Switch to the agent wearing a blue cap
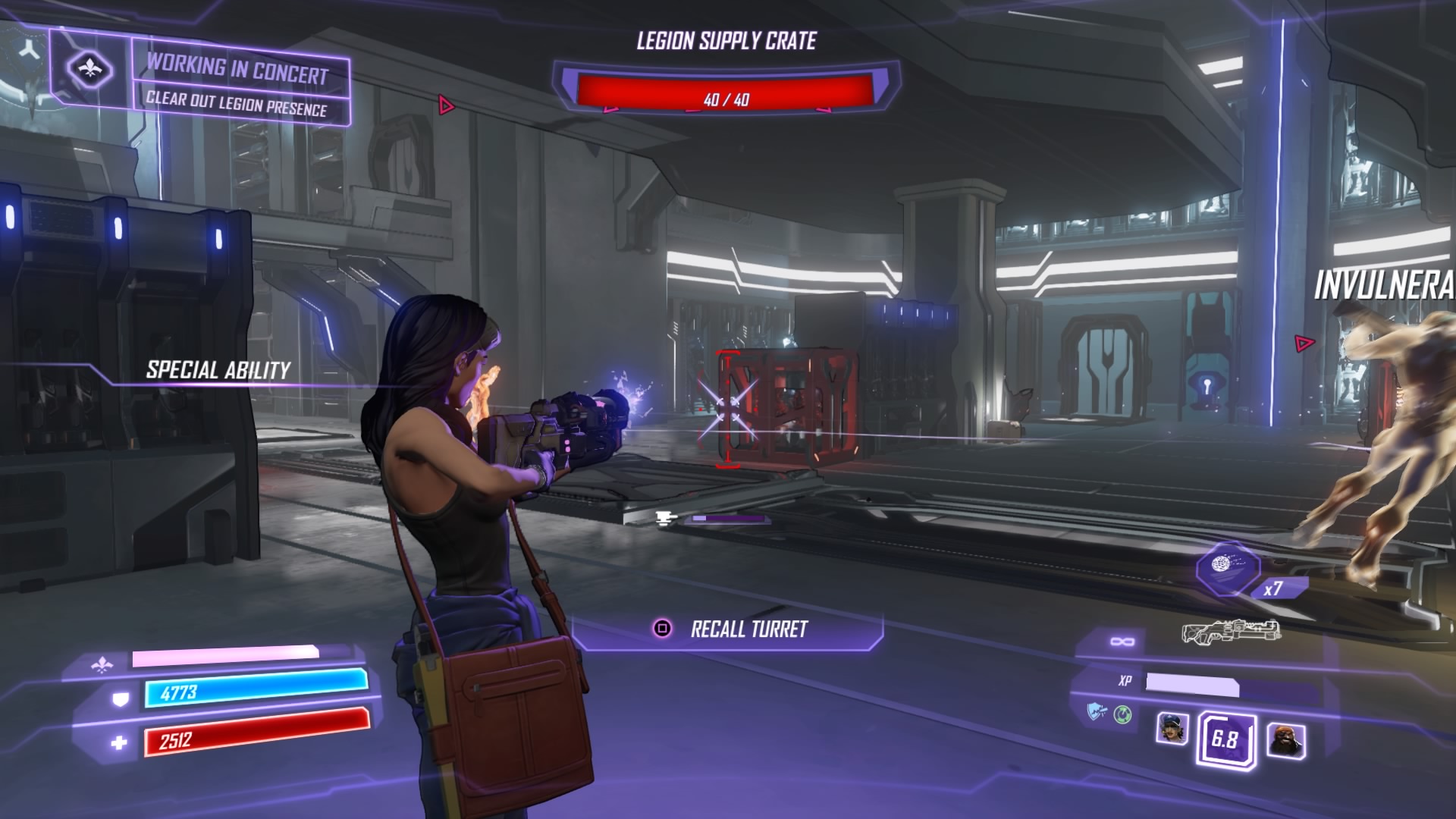1456x819 pixels. (x=1172, y=729)
